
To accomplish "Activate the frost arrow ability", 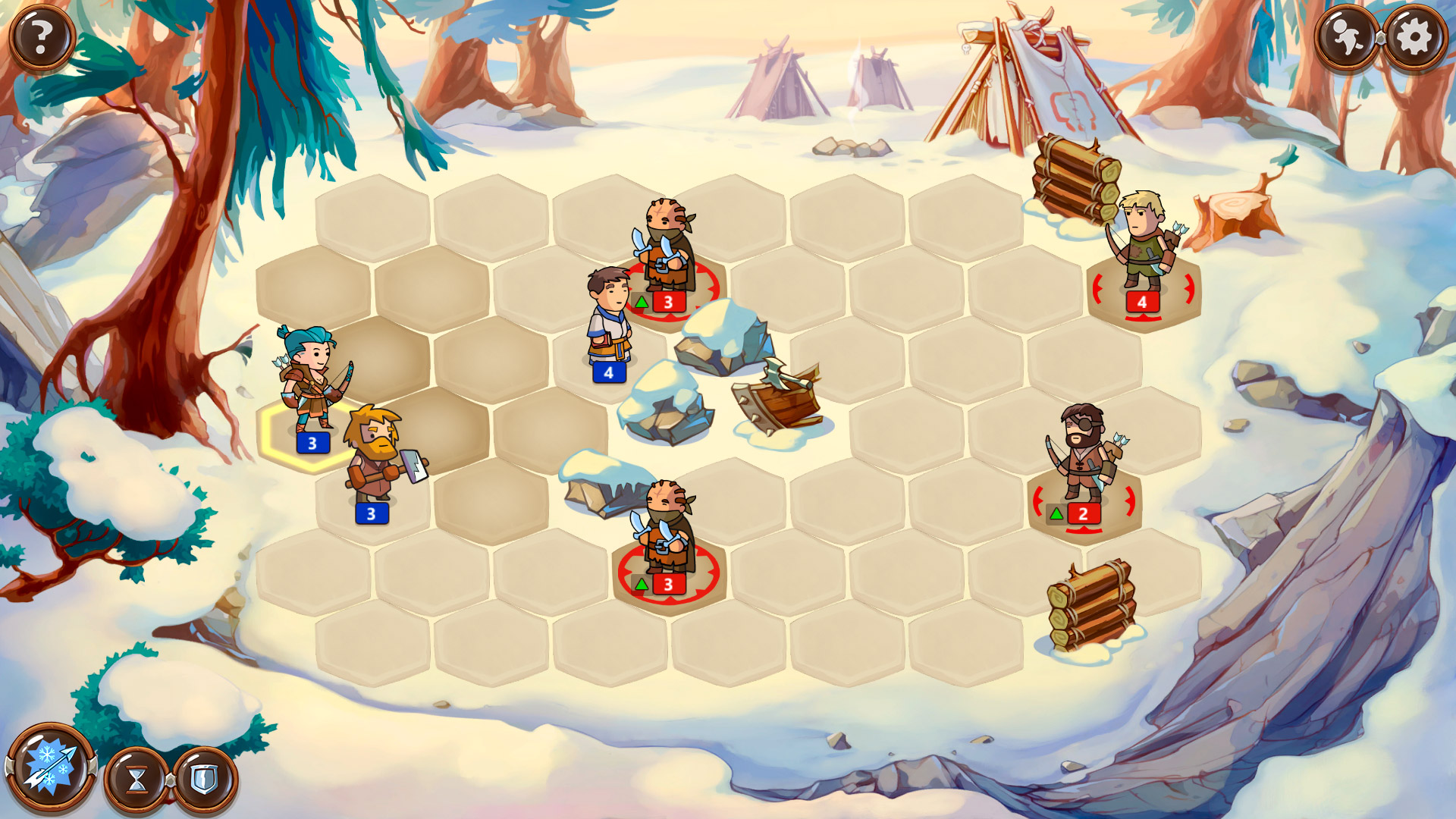I will tap(50, 768).
